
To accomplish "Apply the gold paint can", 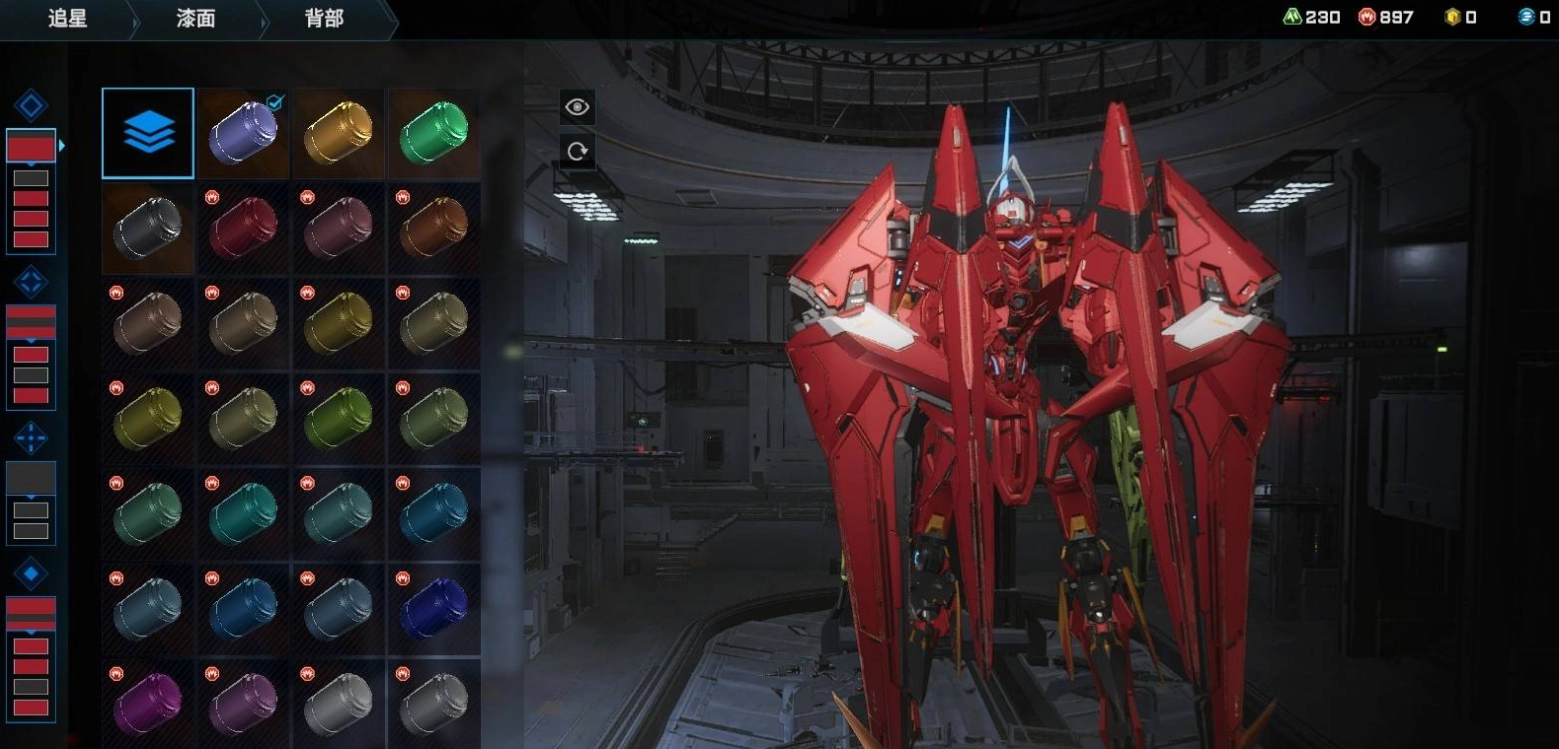I will [x=338, y=133].
